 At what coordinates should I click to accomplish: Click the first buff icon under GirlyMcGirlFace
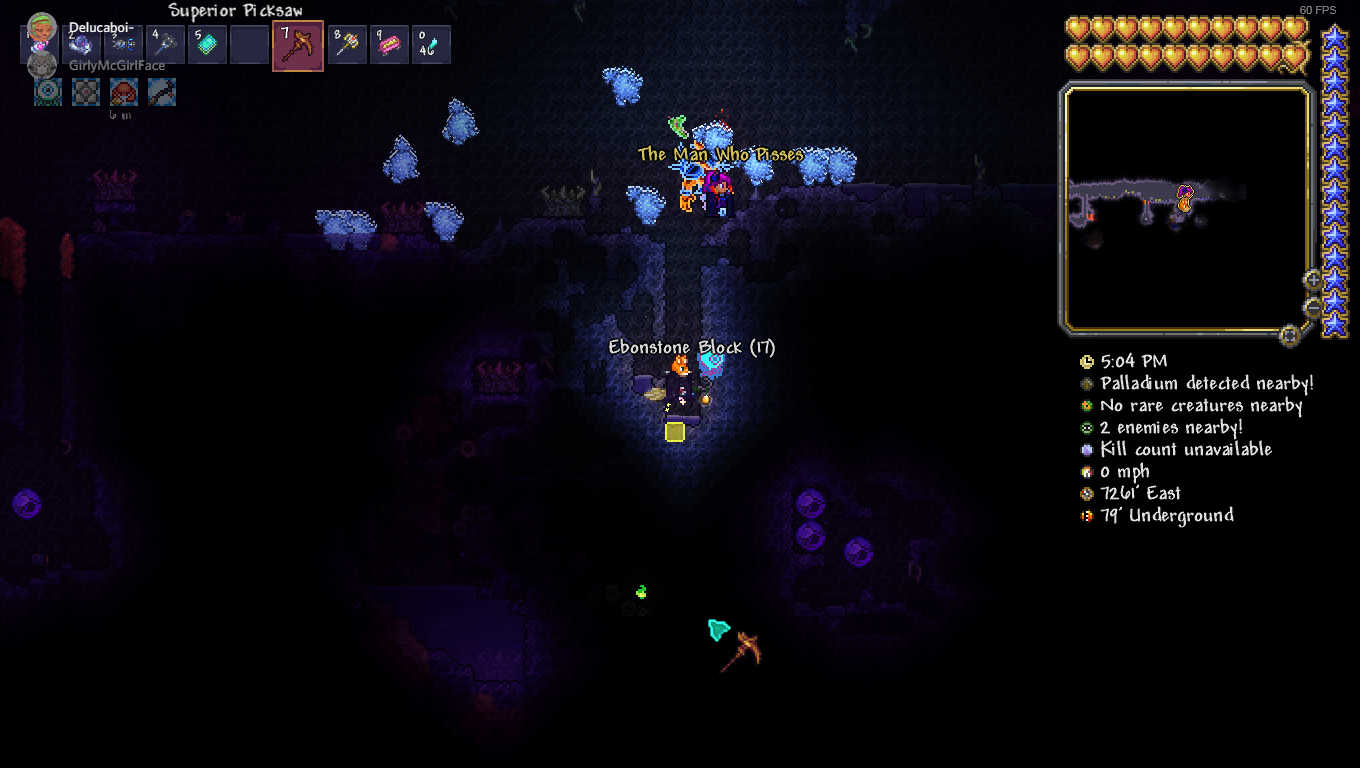(x=47, y=91)
